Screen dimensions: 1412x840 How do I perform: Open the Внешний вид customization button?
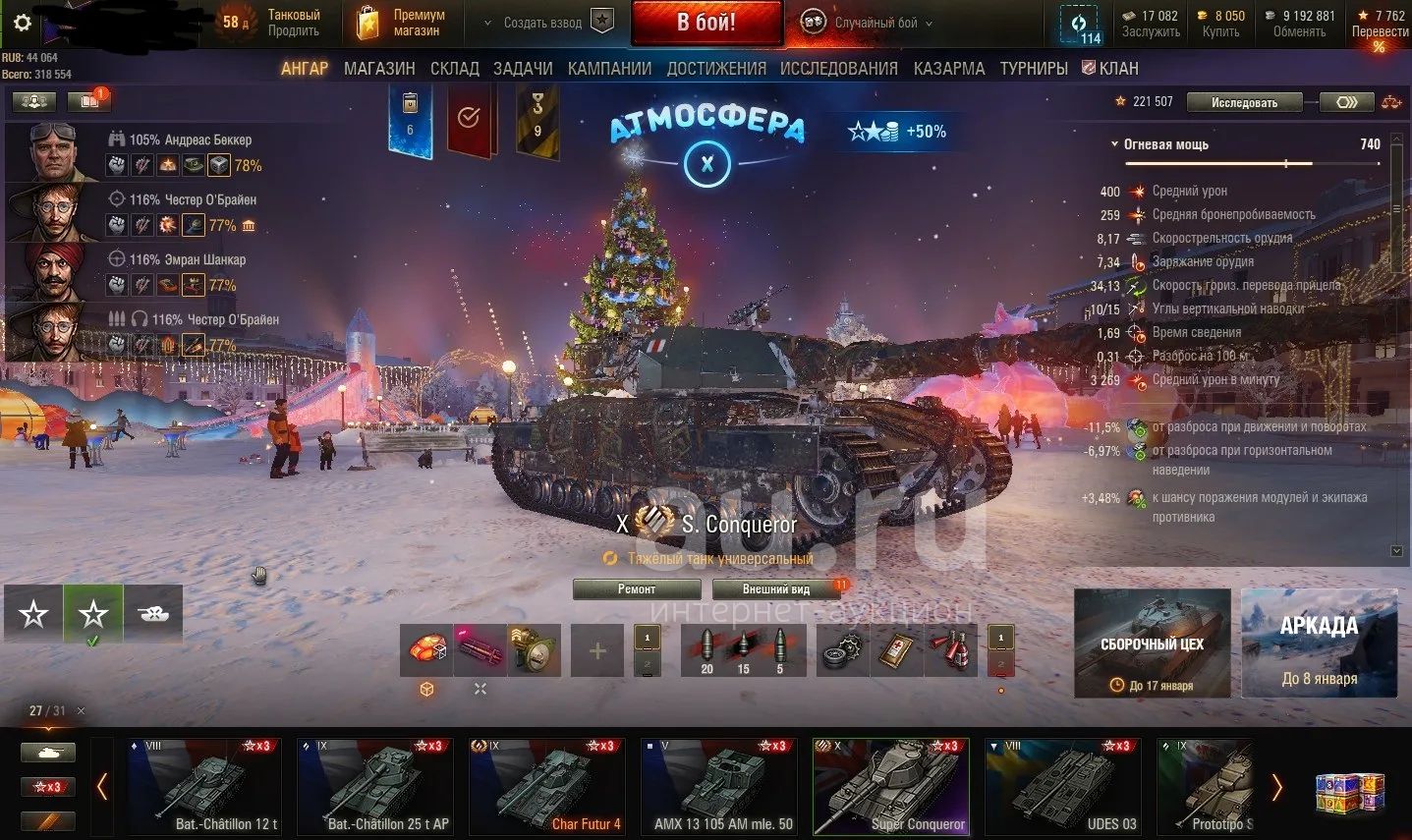click(776, 589)
